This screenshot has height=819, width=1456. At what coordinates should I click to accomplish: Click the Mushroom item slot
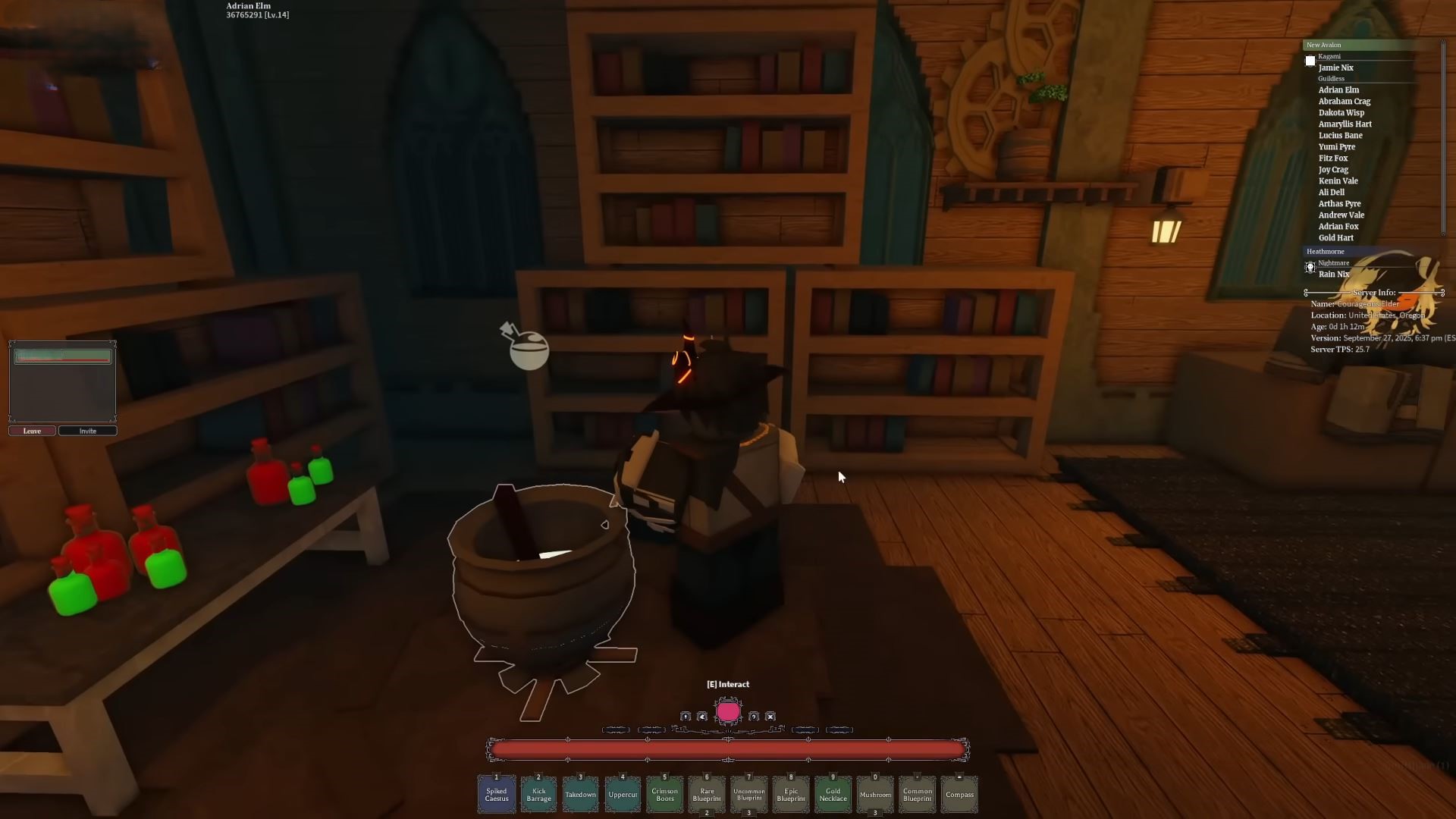click(875, 794)
